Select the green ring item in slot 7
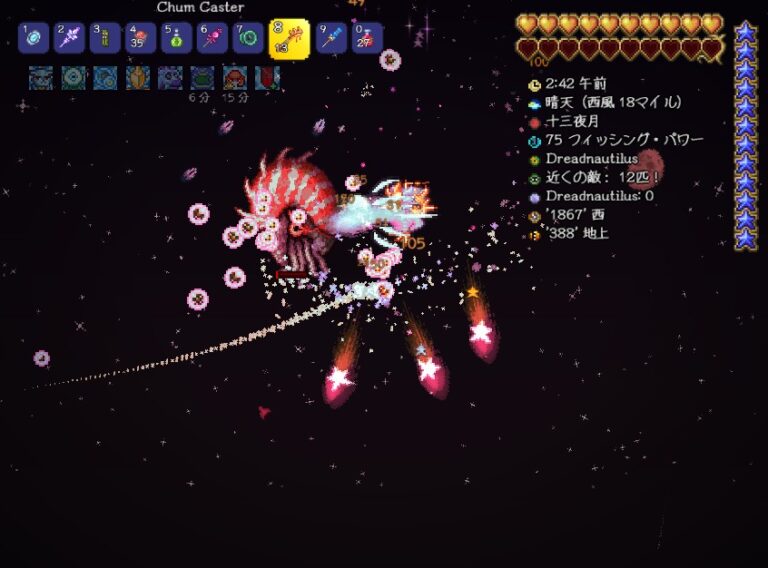 point(248,38)
